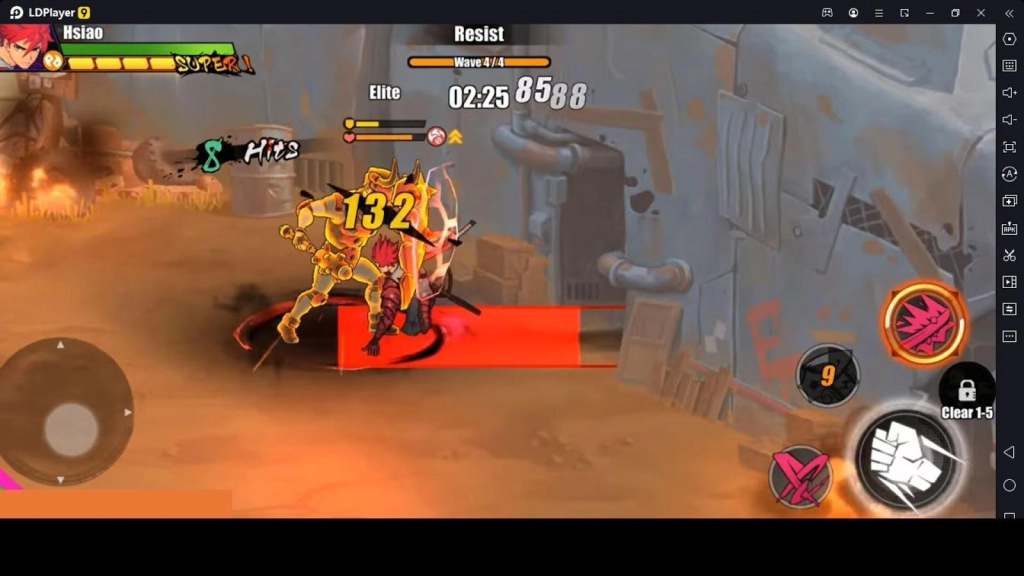Viewport: 1024px width, 576px height.
Task: Use the crossed-blades pink skill
Action: (800, 475)
